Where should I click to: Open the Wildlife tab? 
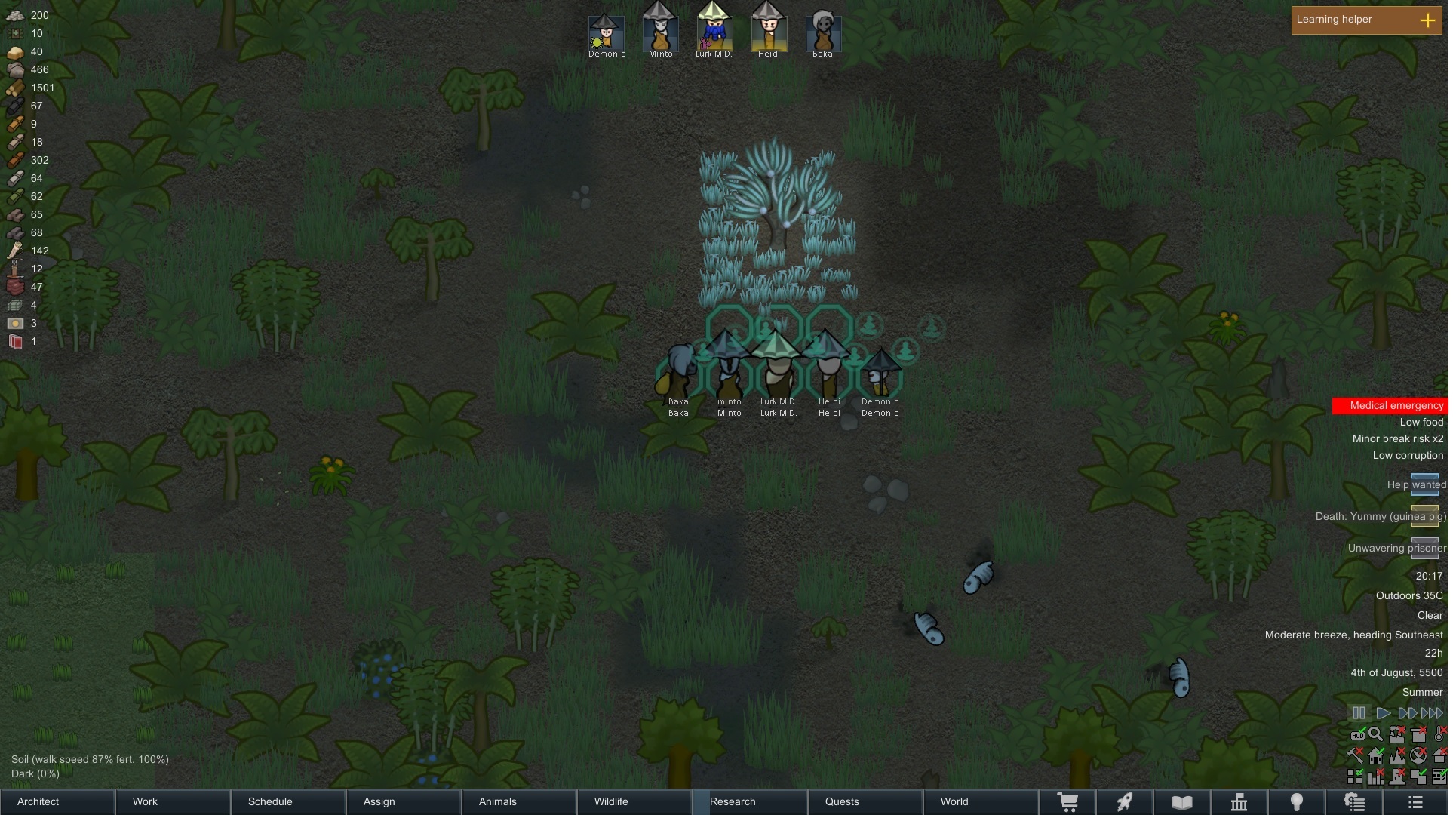point(635,801)
